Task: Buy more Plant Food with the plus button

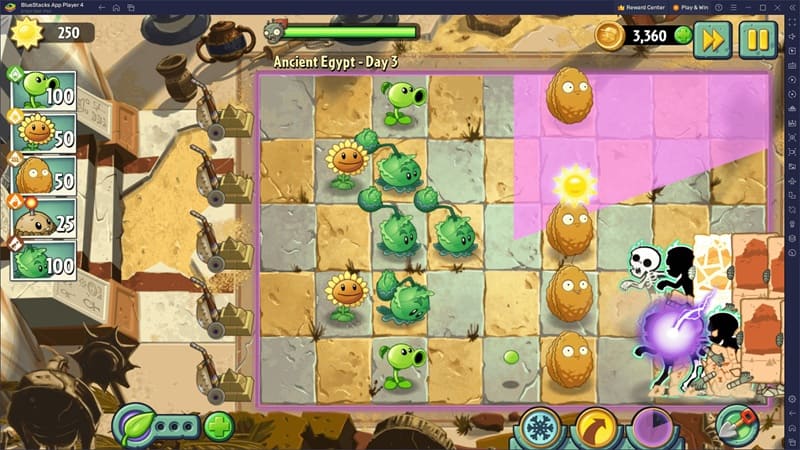Action: coord(219,426)
